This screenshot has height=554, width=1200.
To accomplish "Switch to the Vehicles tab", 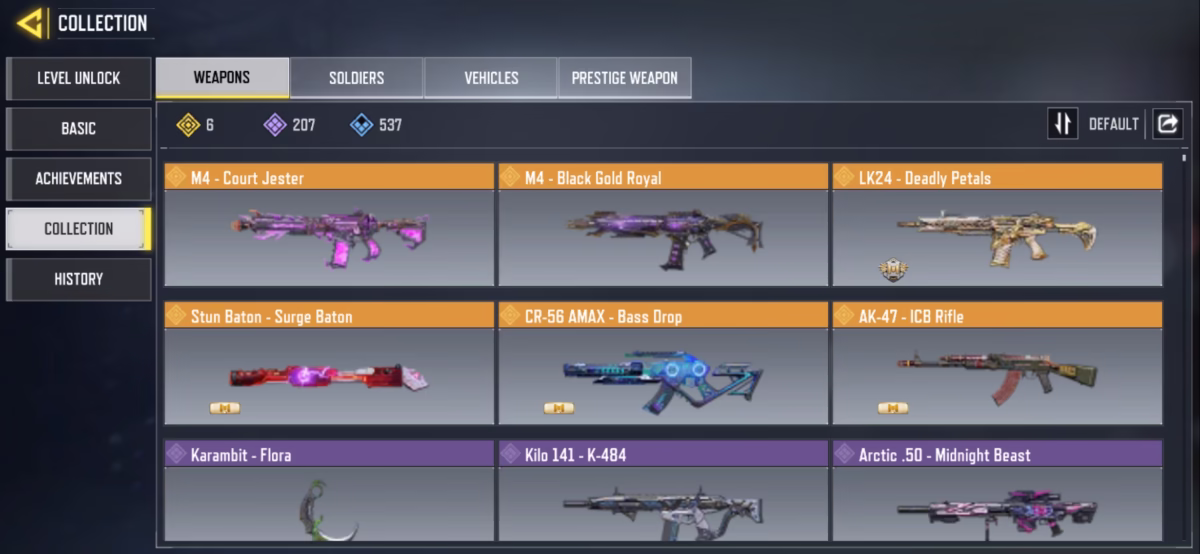I will [x=491, y=78].
